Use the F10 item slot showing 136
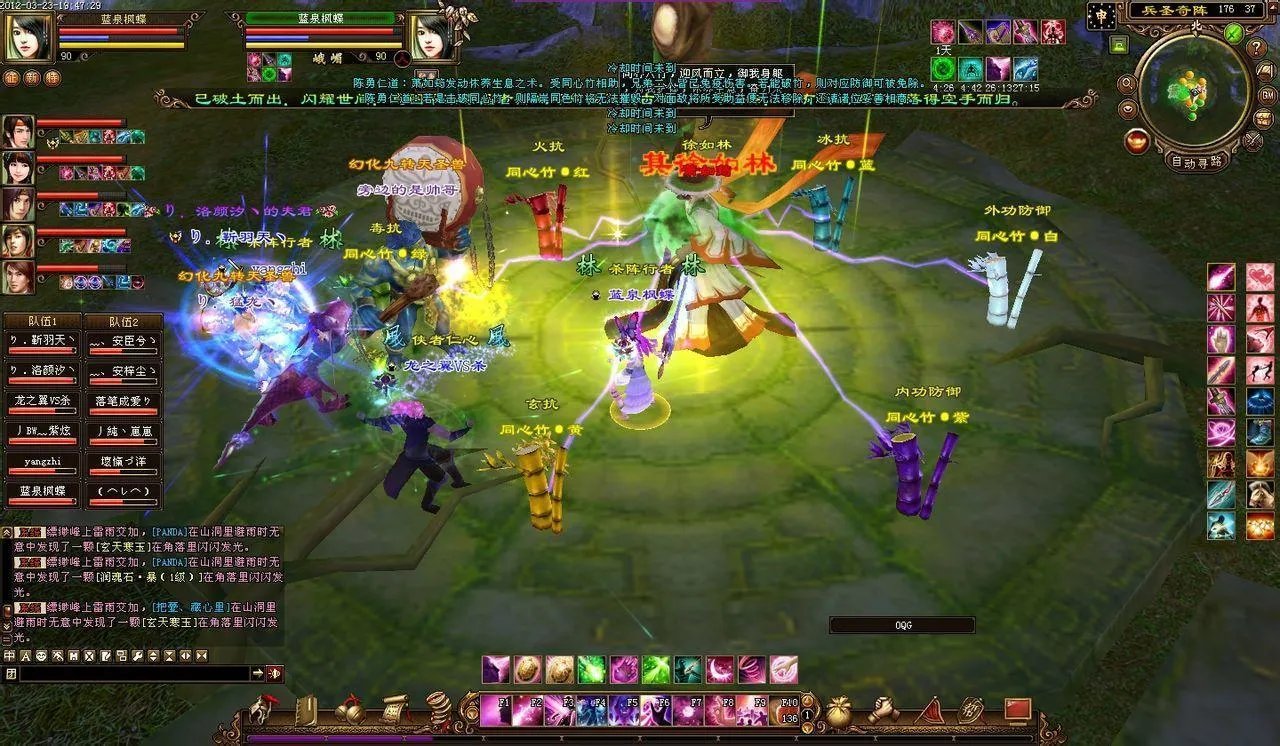 click(x=785, y=710)
